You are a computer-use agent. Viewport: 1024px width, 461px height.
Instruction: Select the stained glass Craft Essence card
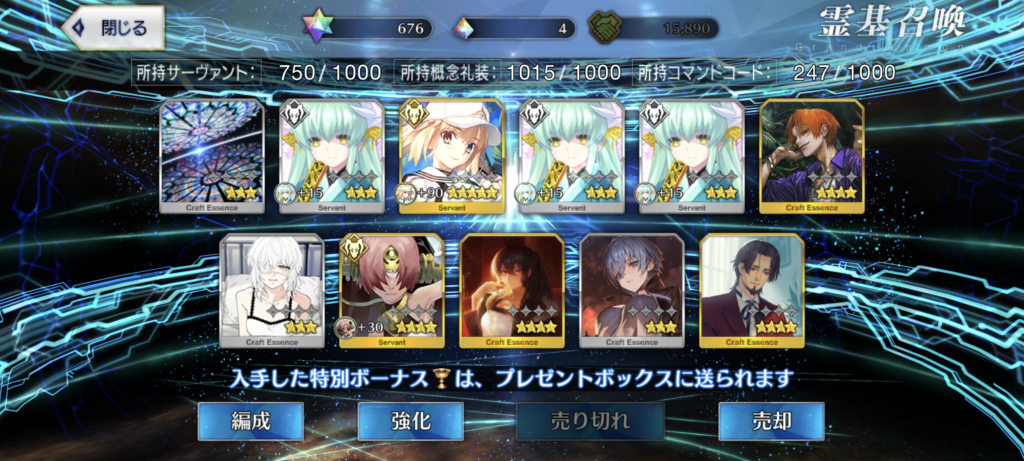(x=212, y=156)
